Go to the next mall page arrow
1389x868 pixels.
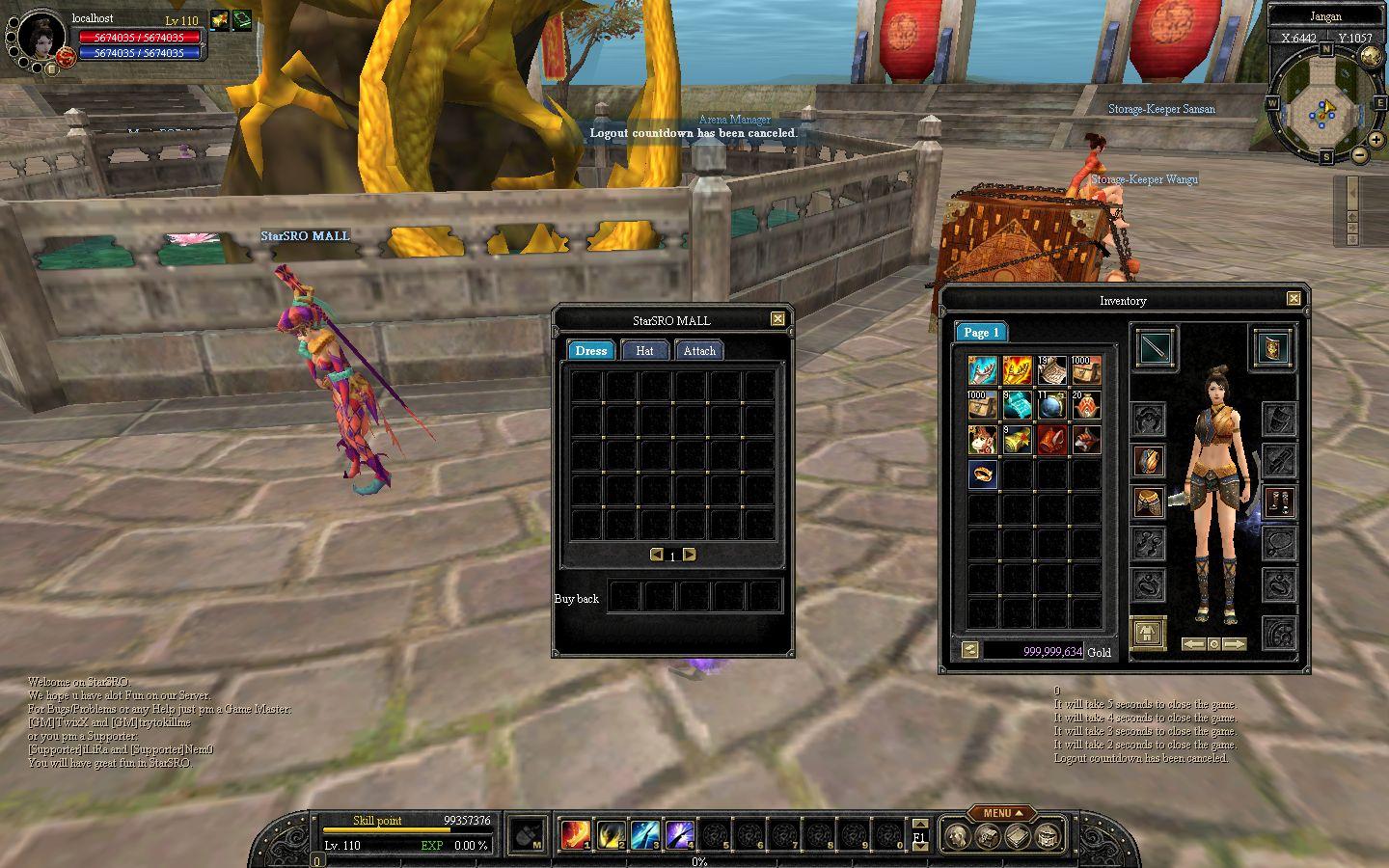click(x=689, y=555)
